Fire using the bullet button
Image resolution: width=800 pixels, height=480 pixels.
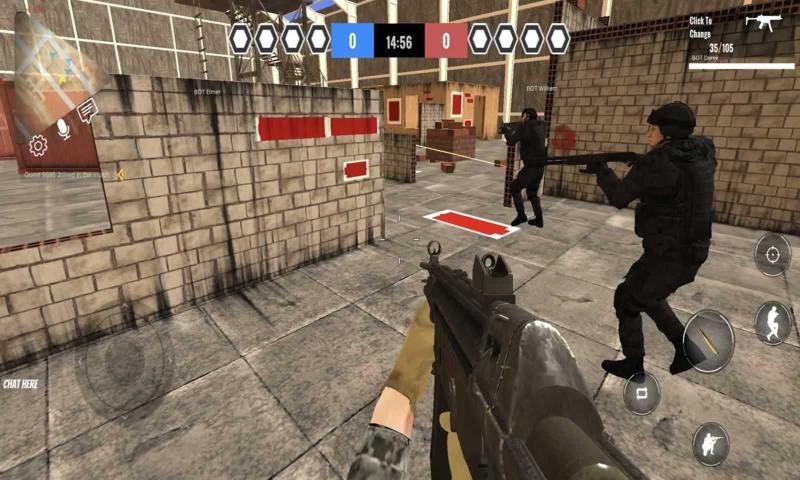708,341
